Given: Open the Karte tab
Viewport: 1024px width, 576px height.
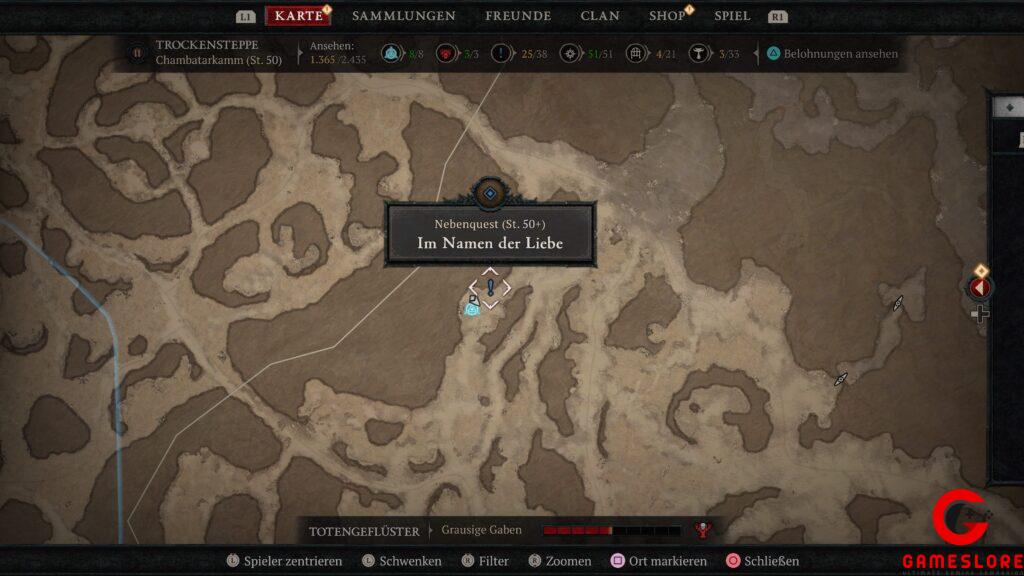Looking at the screenshot, I should [297, 16].
